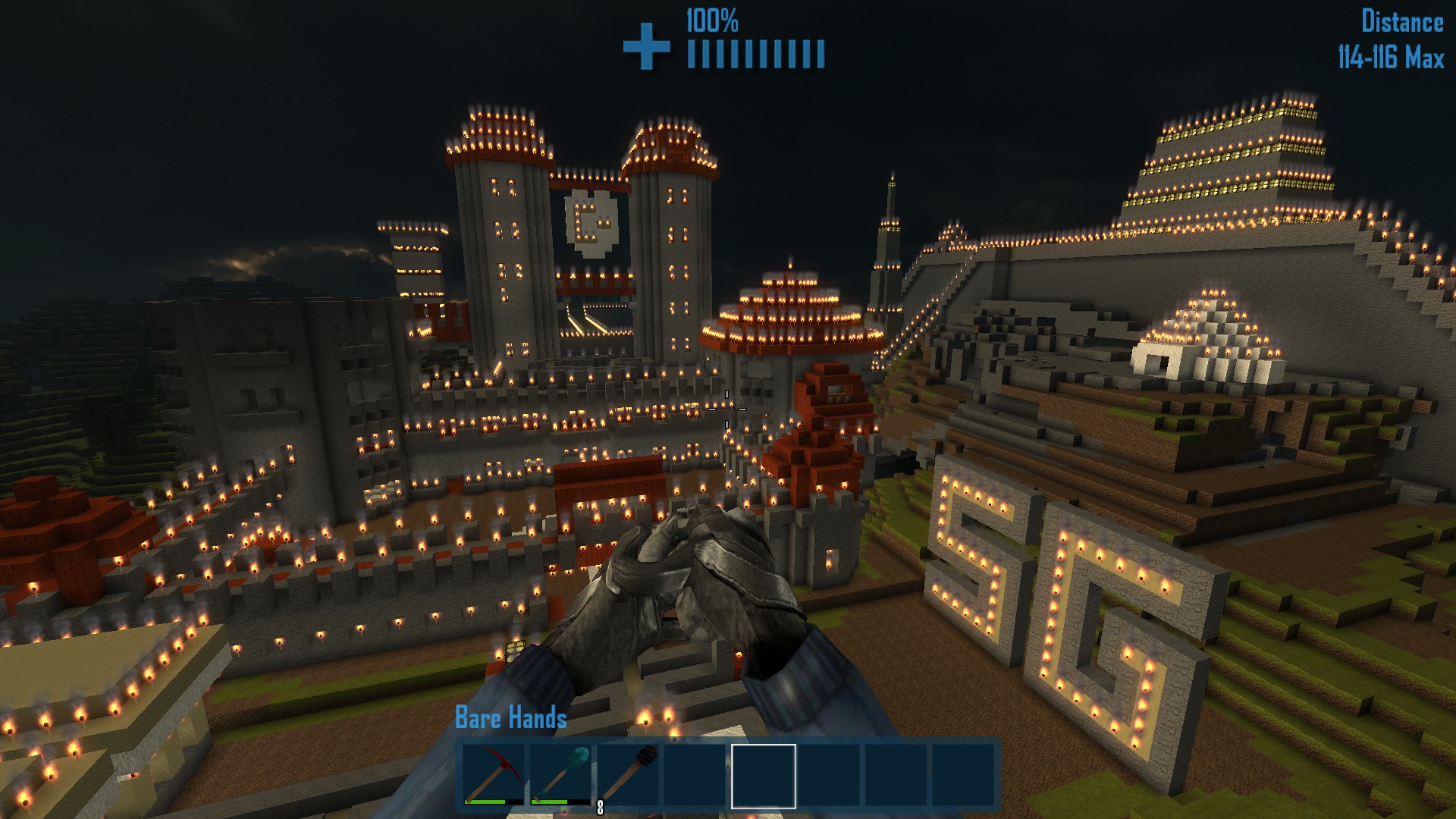Equip the teal shovel from the hotbar
The width and height of the screenshot is (1456, 819).
561,776
